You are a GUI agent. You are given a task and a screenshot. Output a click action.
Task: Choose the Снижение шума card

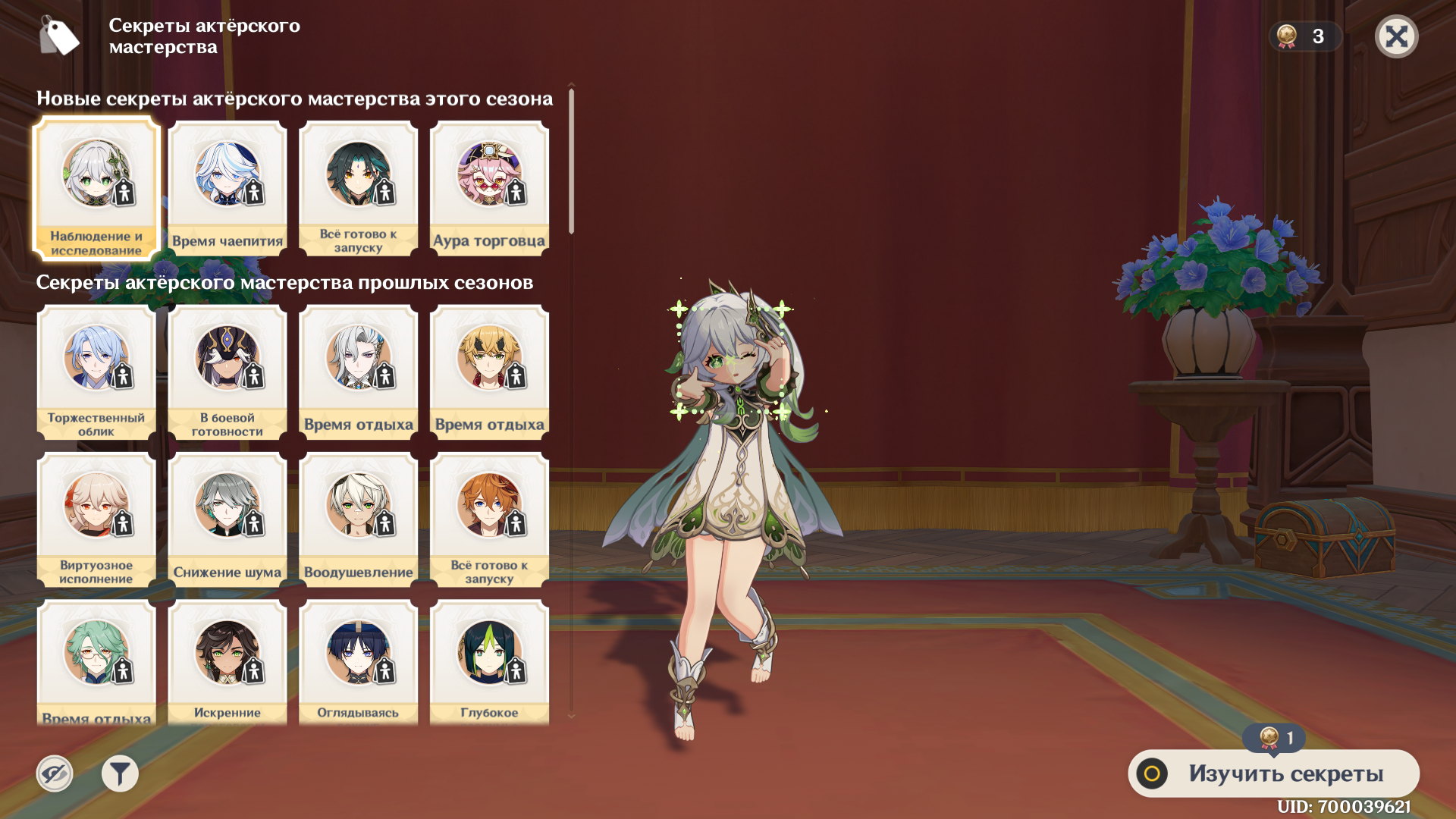(227, 519)
